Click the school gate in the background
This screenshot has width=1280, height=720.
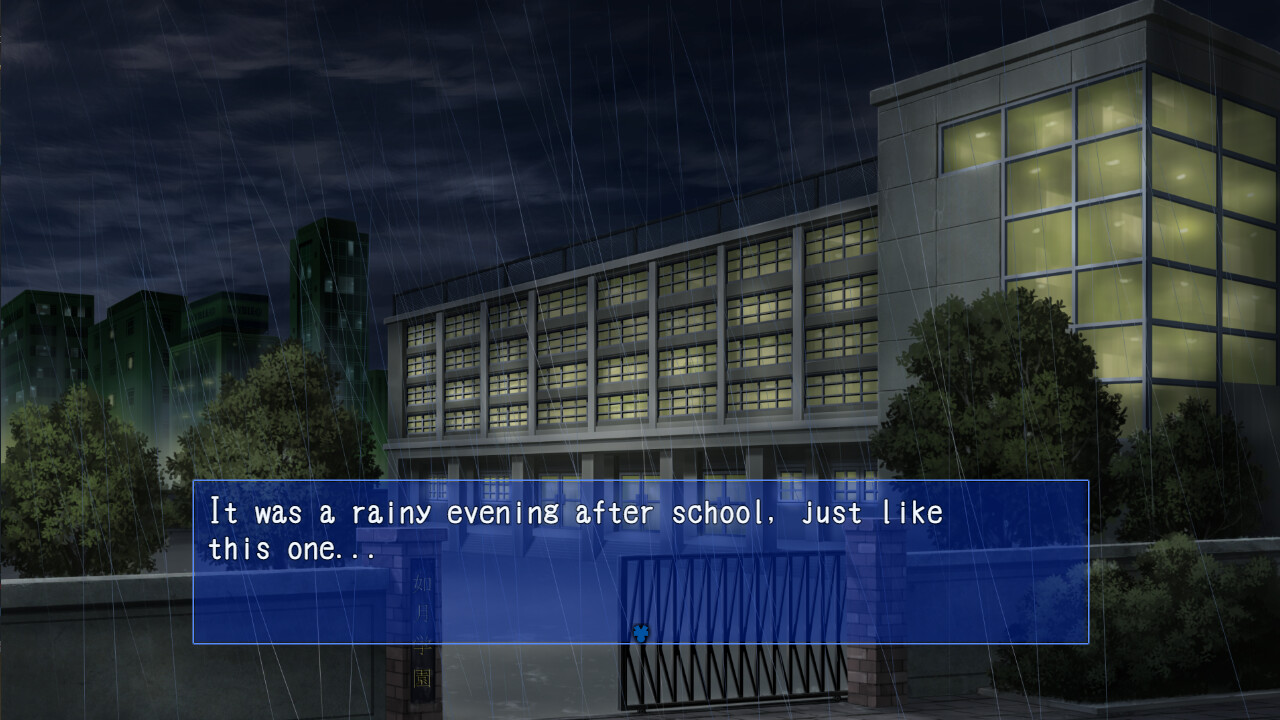730,680
